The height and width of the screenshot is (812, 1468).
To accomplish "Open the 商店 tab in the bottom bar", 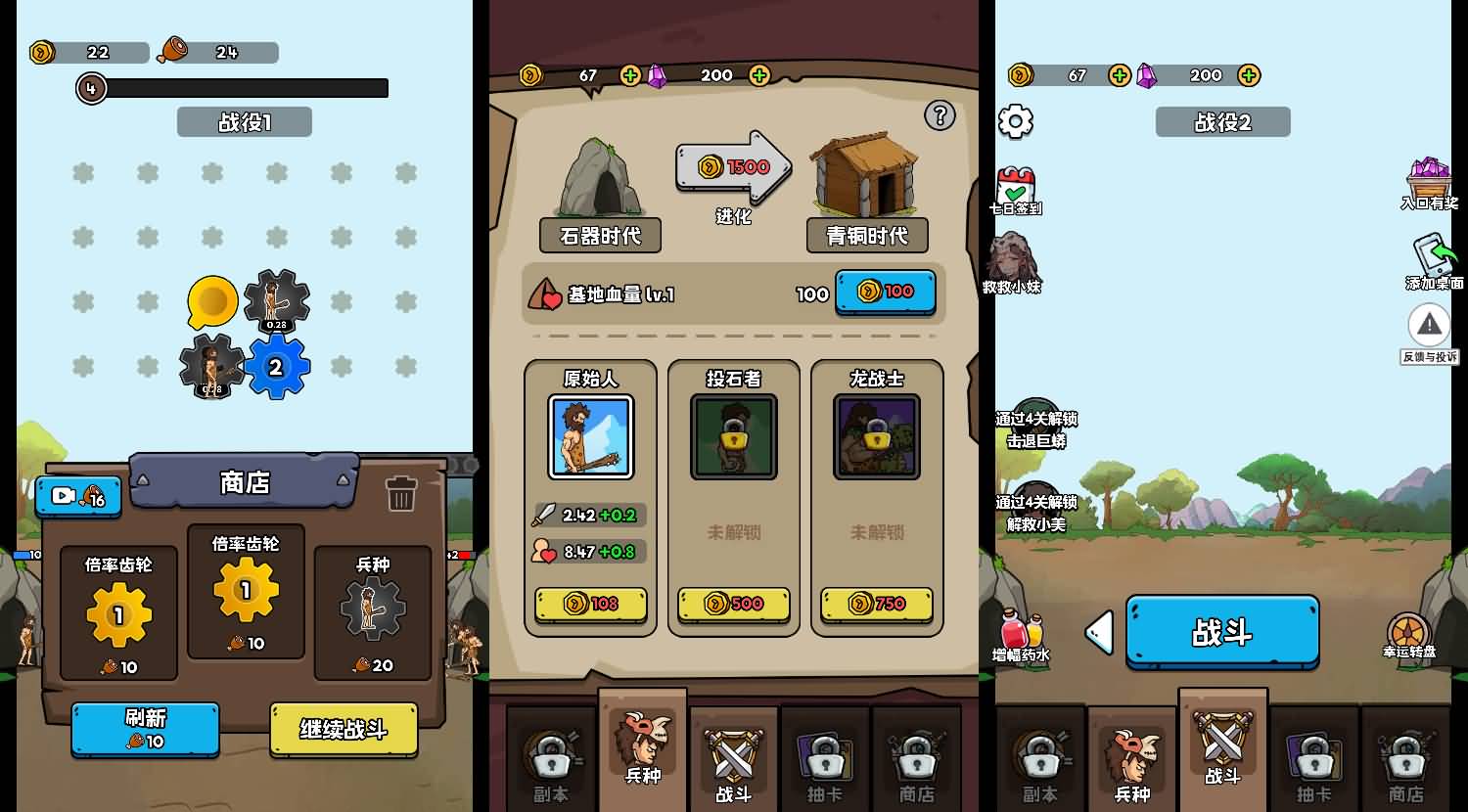I will click(x=1404, y=763).
